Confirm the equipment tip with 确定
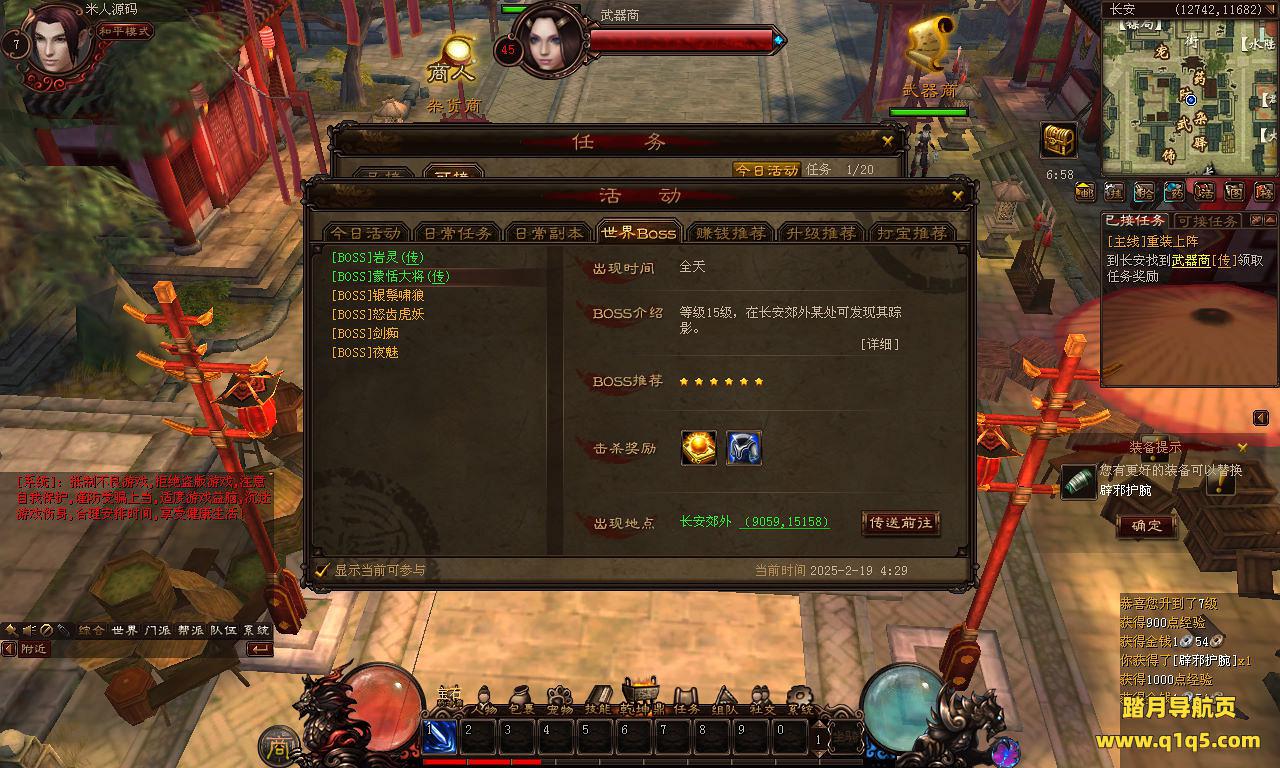This screenshot has height=768, width=1280. click(x=1146, y=526)
